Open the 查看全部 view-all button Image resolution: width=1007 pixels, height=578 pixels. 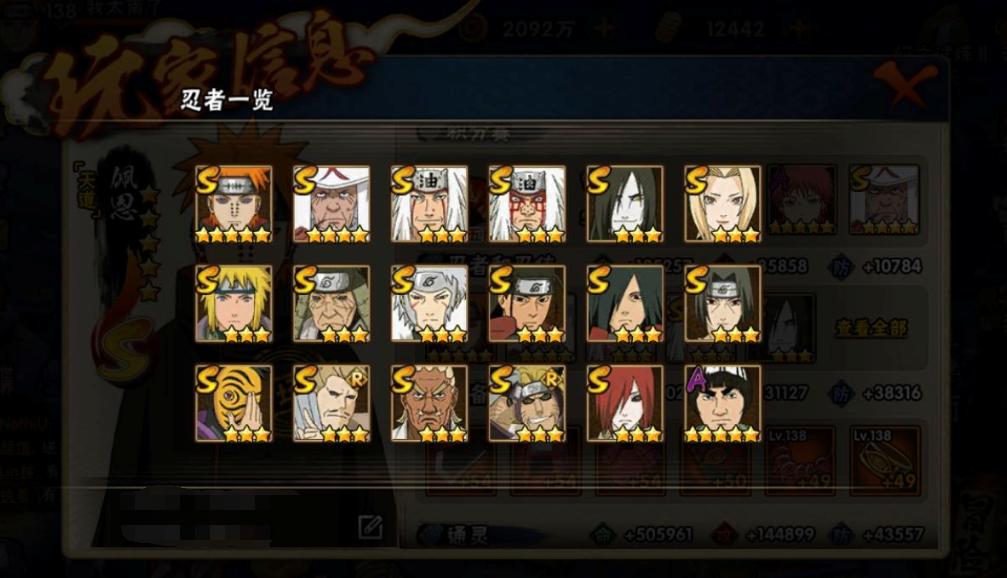click(x=869, y=329)
